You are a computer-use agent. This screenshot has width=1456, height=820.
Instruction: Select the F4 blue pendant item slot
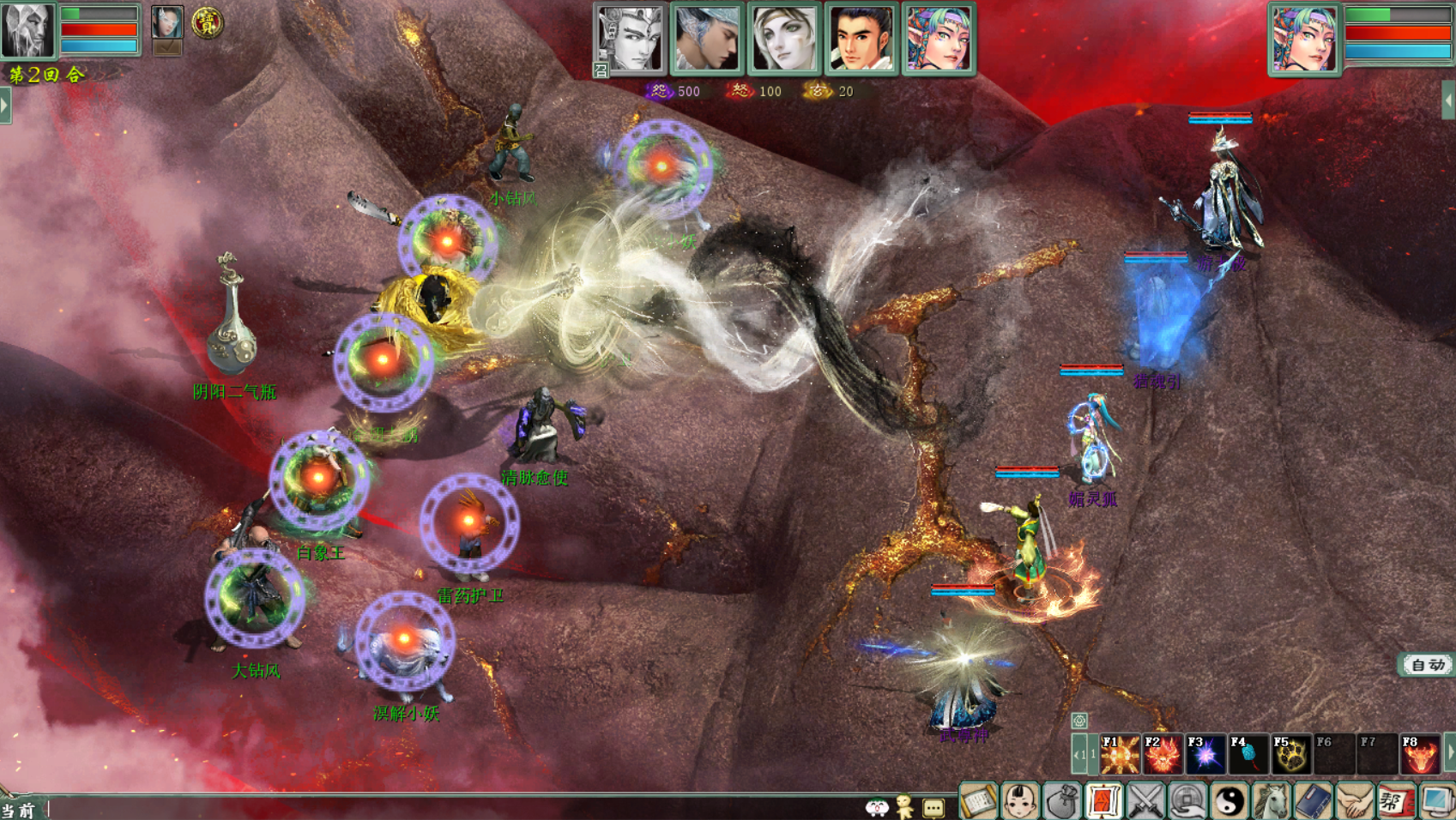[1248, 754]
